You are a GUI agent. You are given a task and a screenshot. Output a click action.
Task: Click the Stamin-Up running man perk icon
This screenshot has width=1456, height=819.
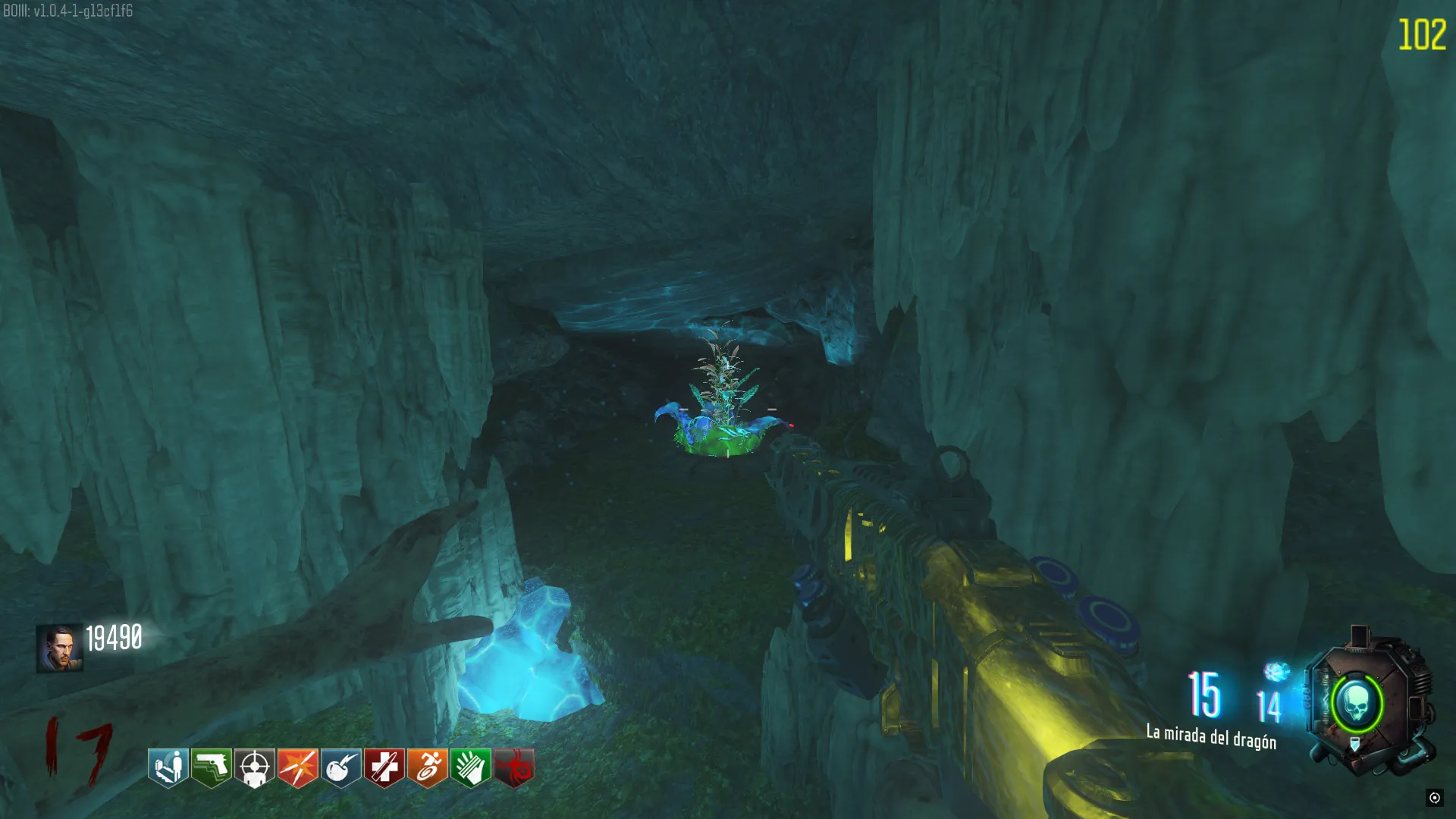[428, 767]
